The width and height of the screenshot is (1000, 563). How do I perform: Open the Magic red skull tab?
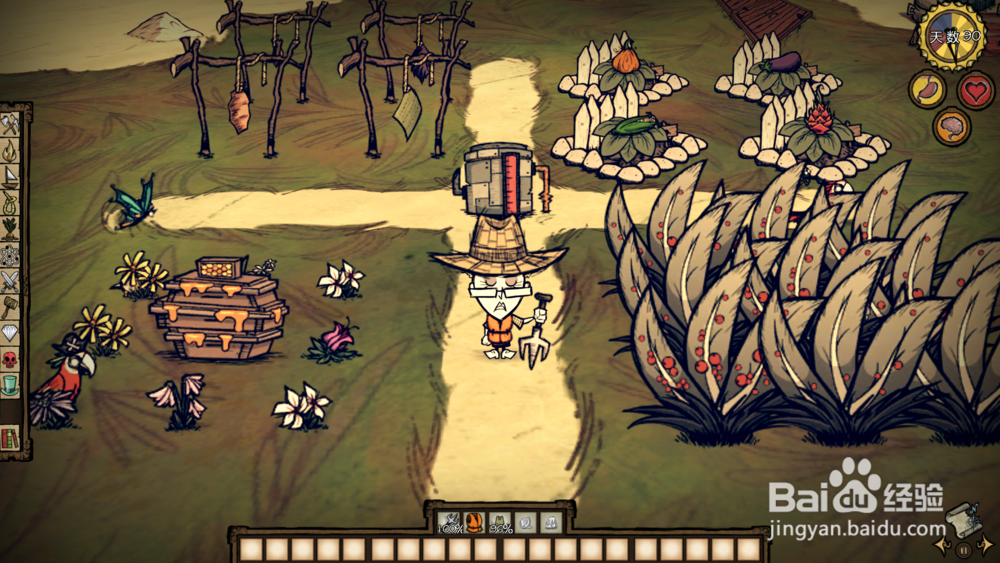point(11,359)
